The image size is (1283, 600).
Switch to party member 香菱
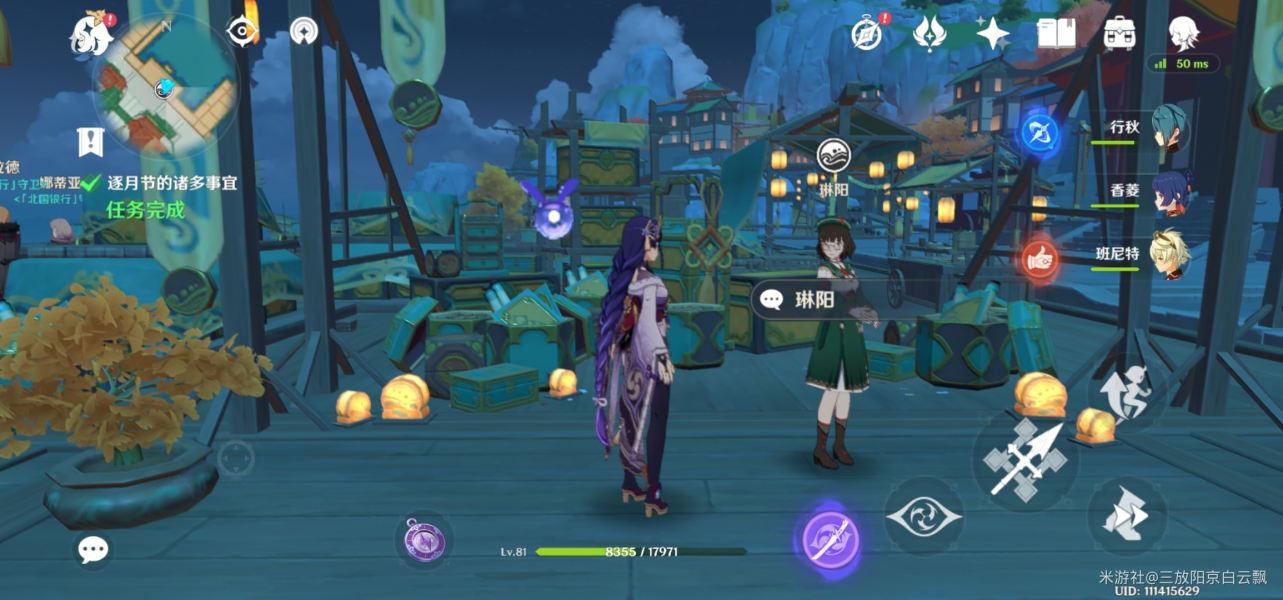tap(1168, 191)
